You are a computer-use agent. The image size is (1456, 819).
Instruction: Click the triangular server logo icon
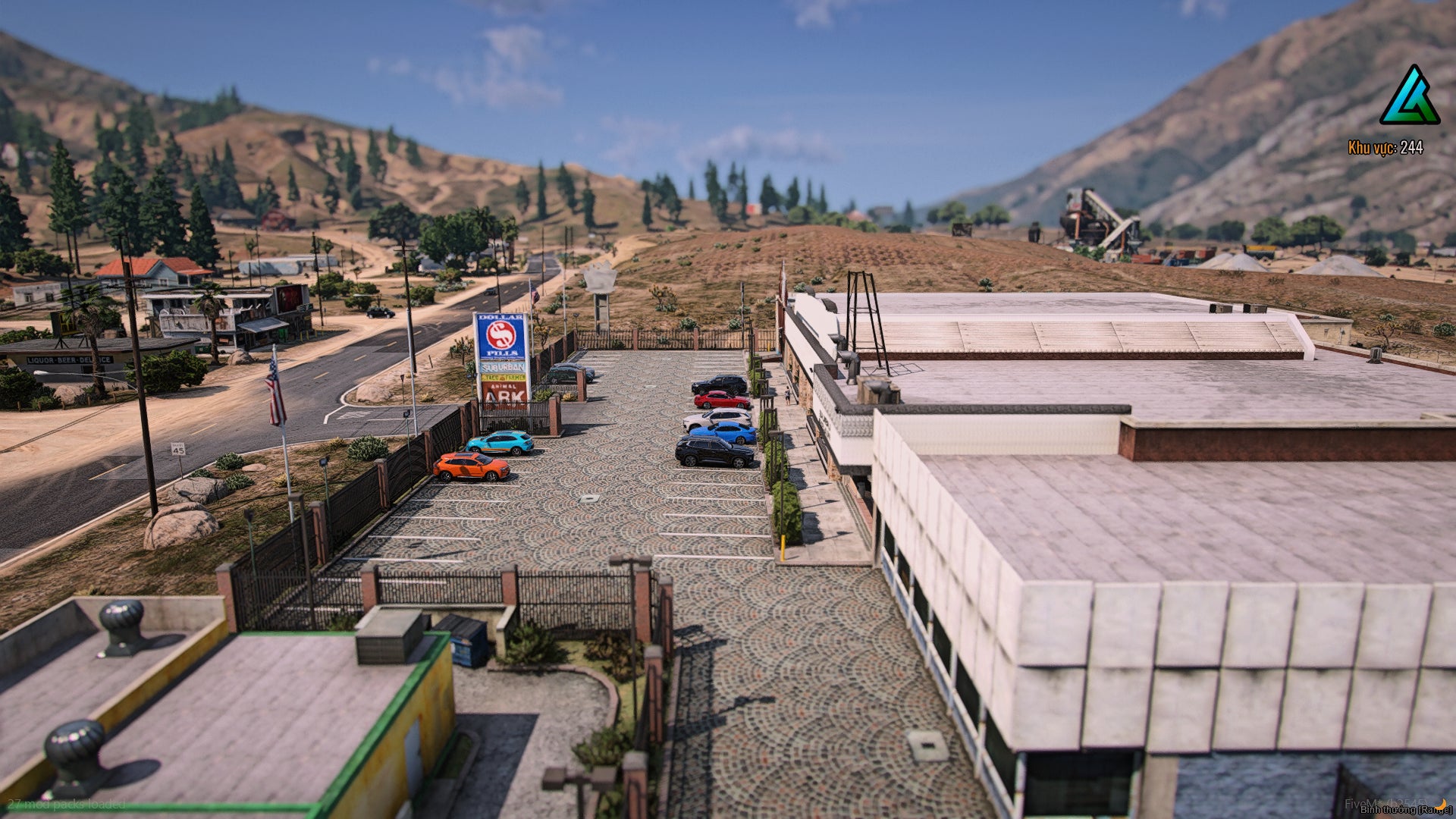click(x=1409, y=97)
